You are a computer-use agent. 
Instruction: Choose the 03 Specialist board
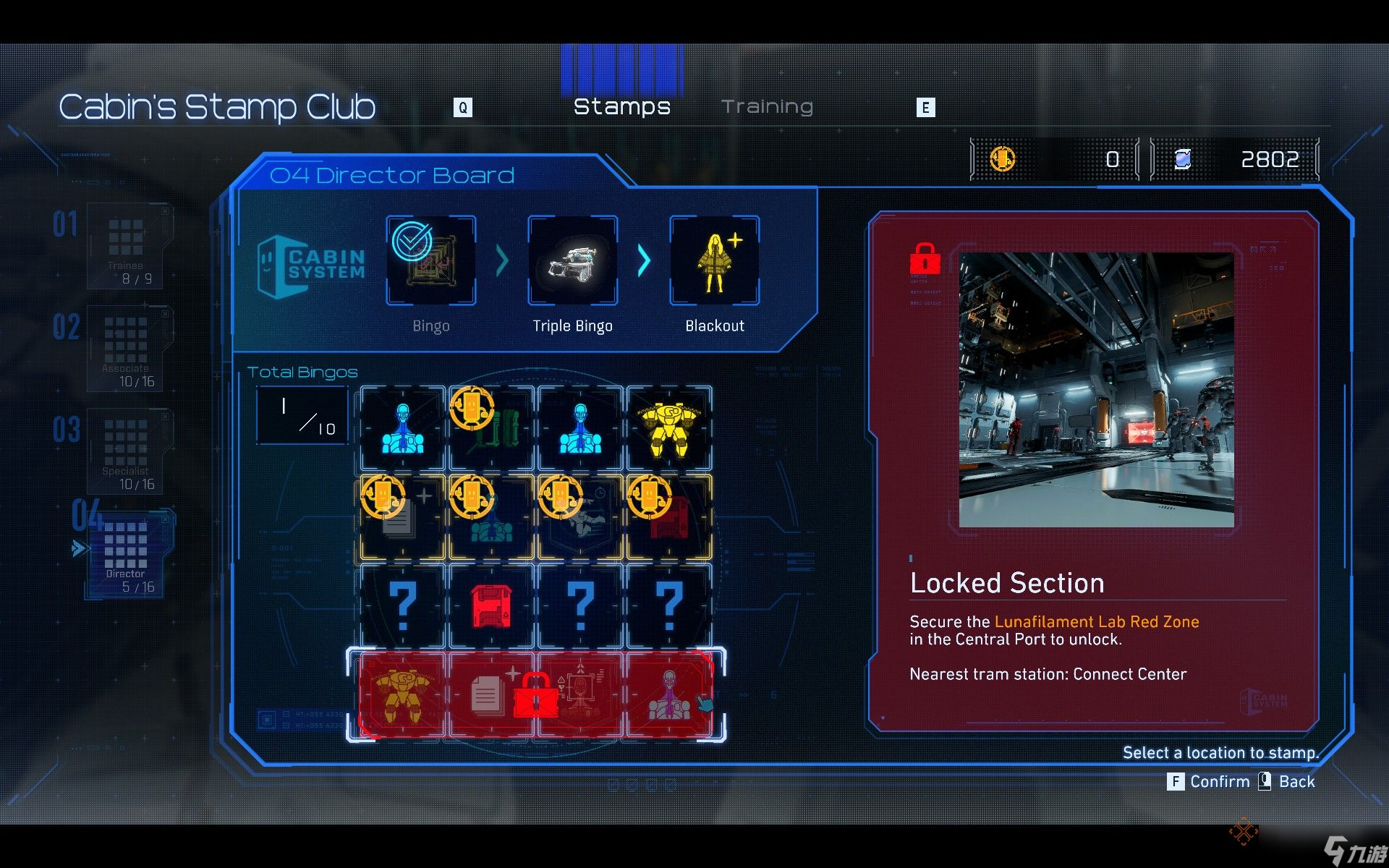pos(127,451)
